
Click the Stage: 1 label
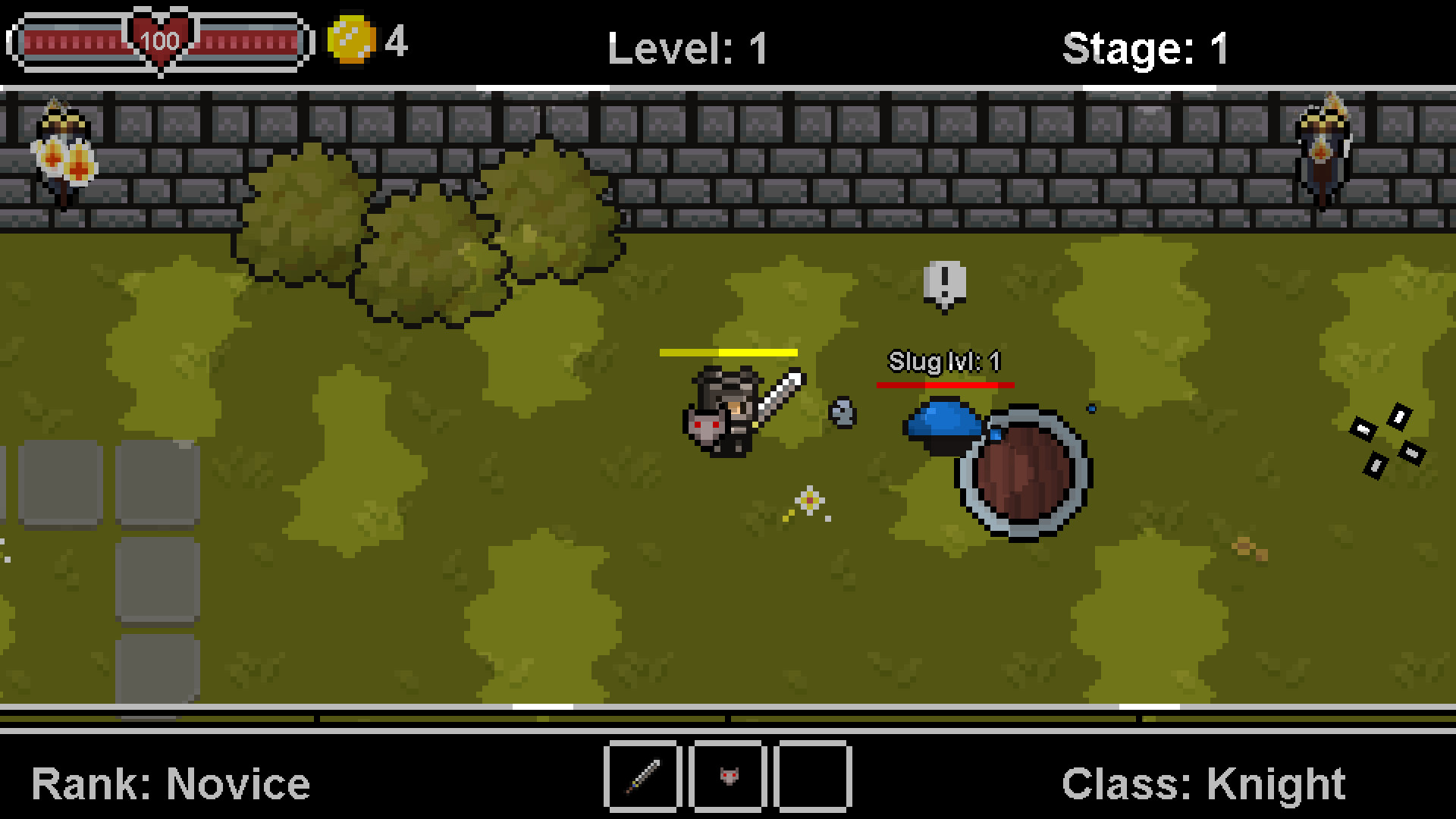tap(1148, 47)
